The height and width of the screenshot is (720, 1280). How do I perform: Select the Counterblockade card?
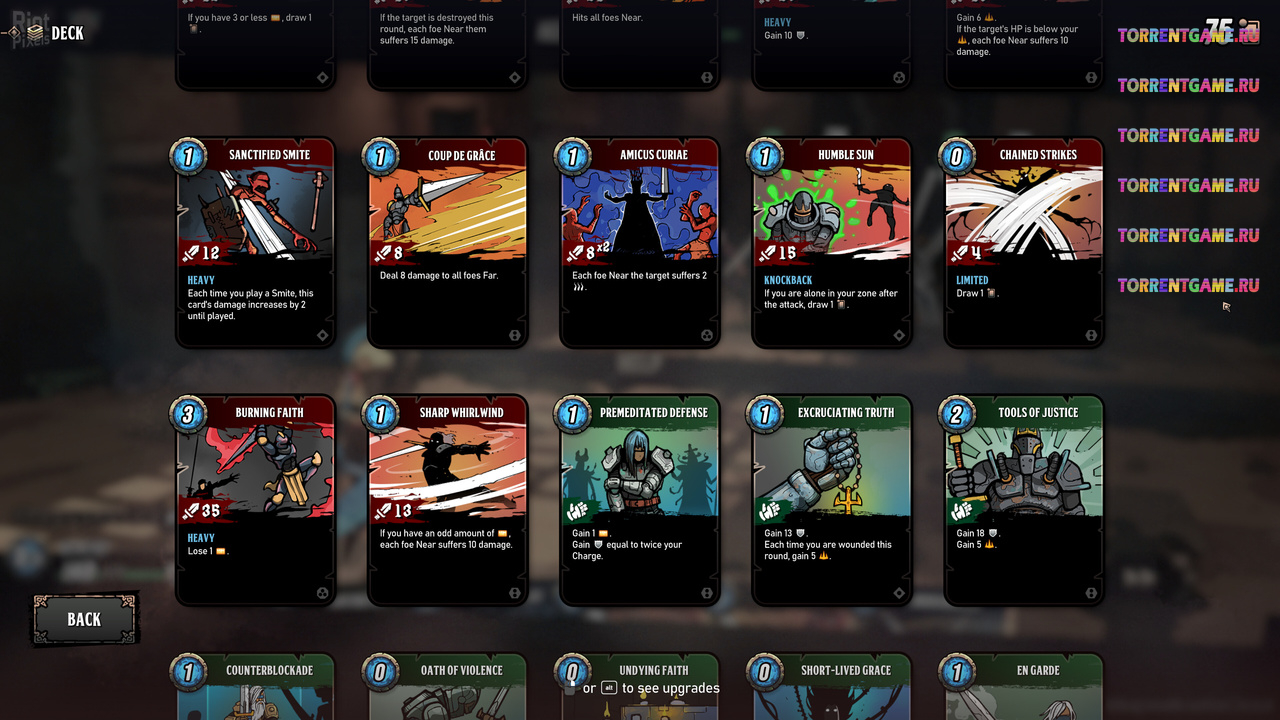point(256,690)
